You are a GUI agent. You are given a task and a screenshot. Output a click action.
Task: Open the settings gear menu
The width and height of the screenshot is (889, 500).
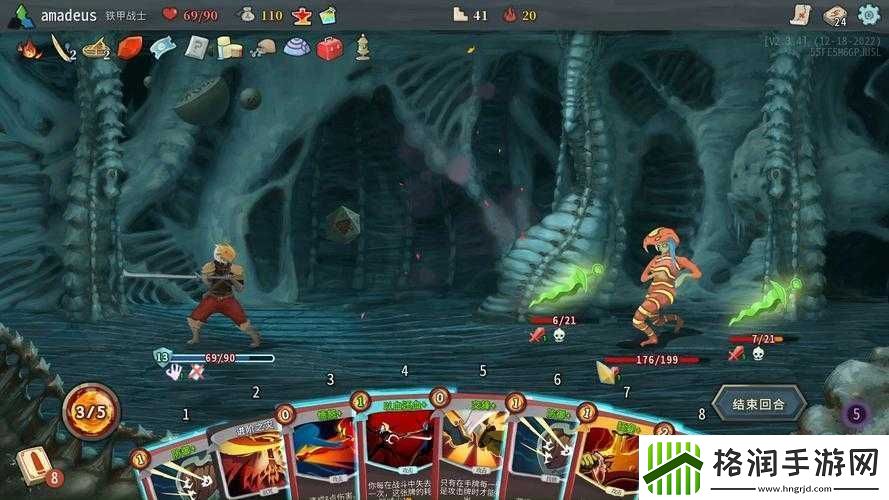(x=869, y=14)
